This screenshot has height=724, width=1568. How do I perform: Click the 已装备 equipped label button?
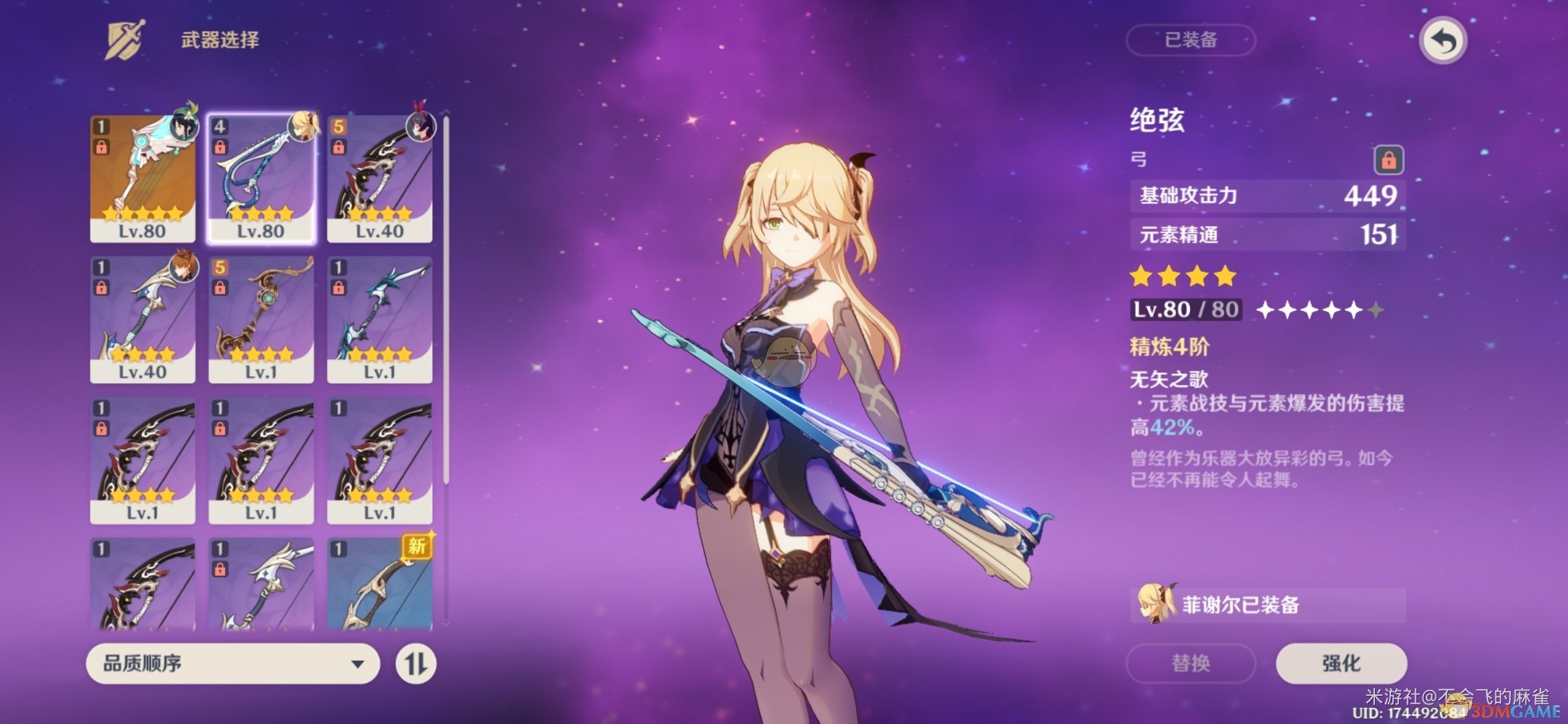1191,40
